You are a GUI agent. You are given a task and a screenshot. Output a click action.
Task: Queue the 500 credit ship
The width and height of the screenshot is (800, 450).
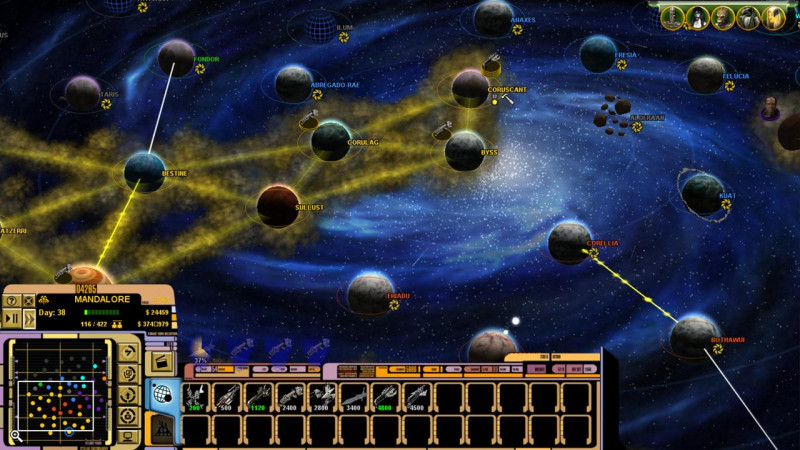(x=227, y=397)
